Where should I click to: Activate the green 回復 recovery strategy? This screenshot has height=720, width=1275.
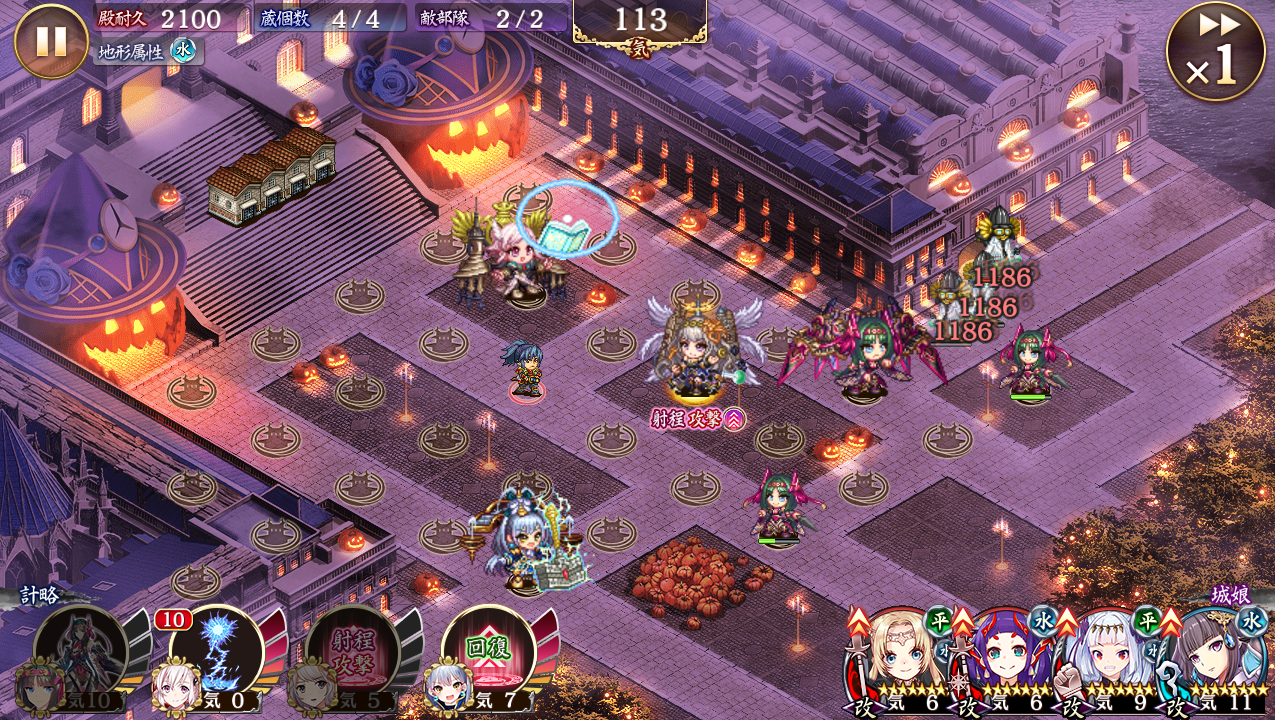488,651
